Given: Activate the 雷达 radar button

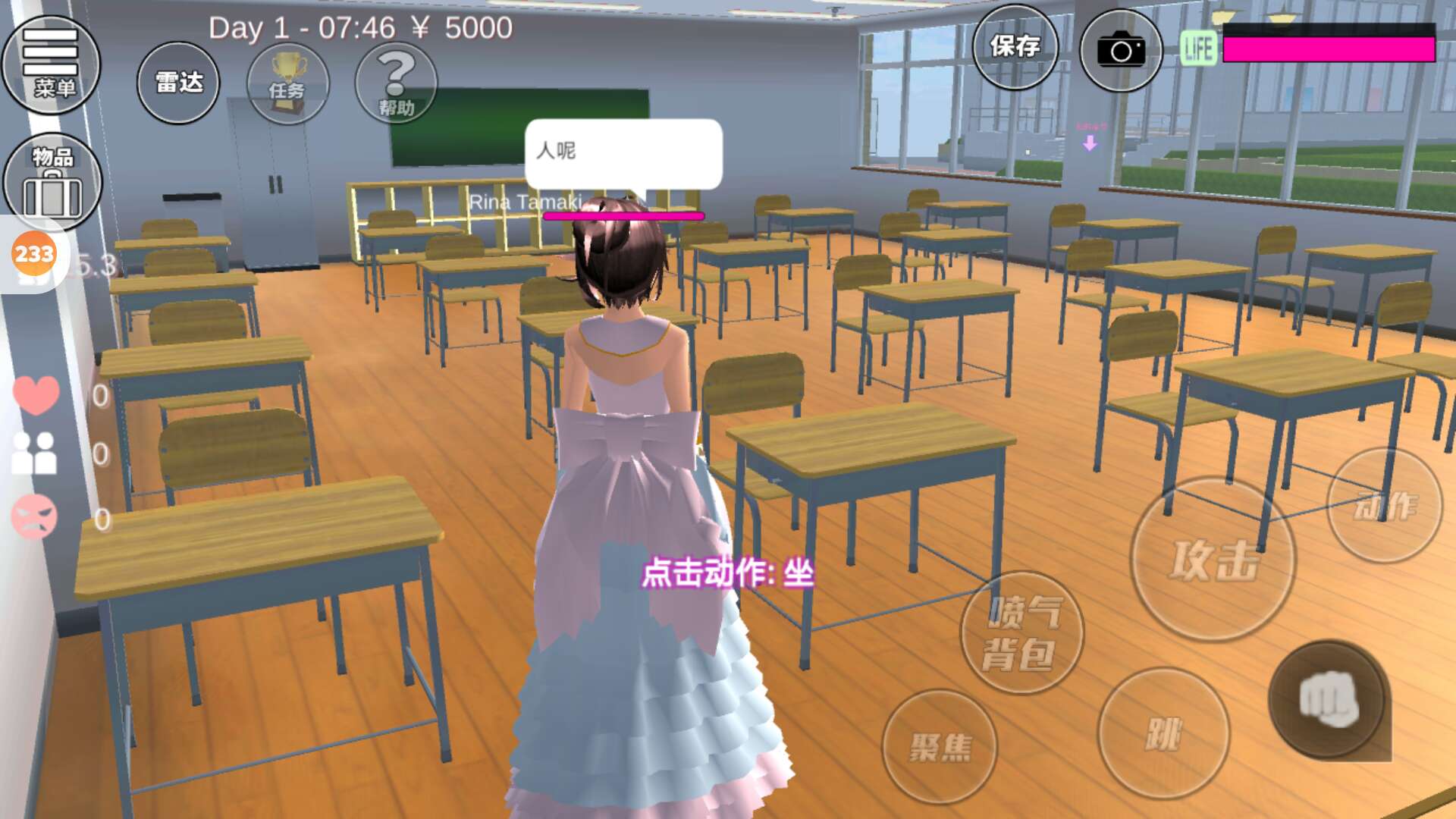Looking at the screenshot, I should coord(178,82).
